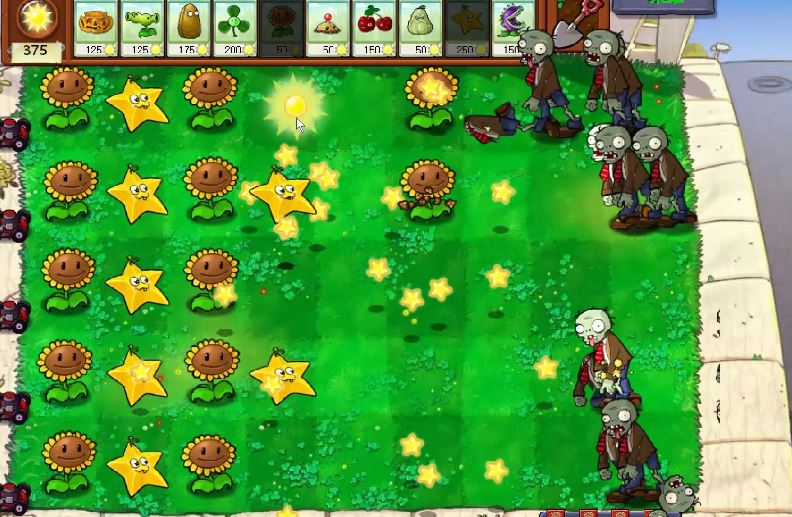
Task: Choose the Split Pea seed packet
Action: point(141,28)
